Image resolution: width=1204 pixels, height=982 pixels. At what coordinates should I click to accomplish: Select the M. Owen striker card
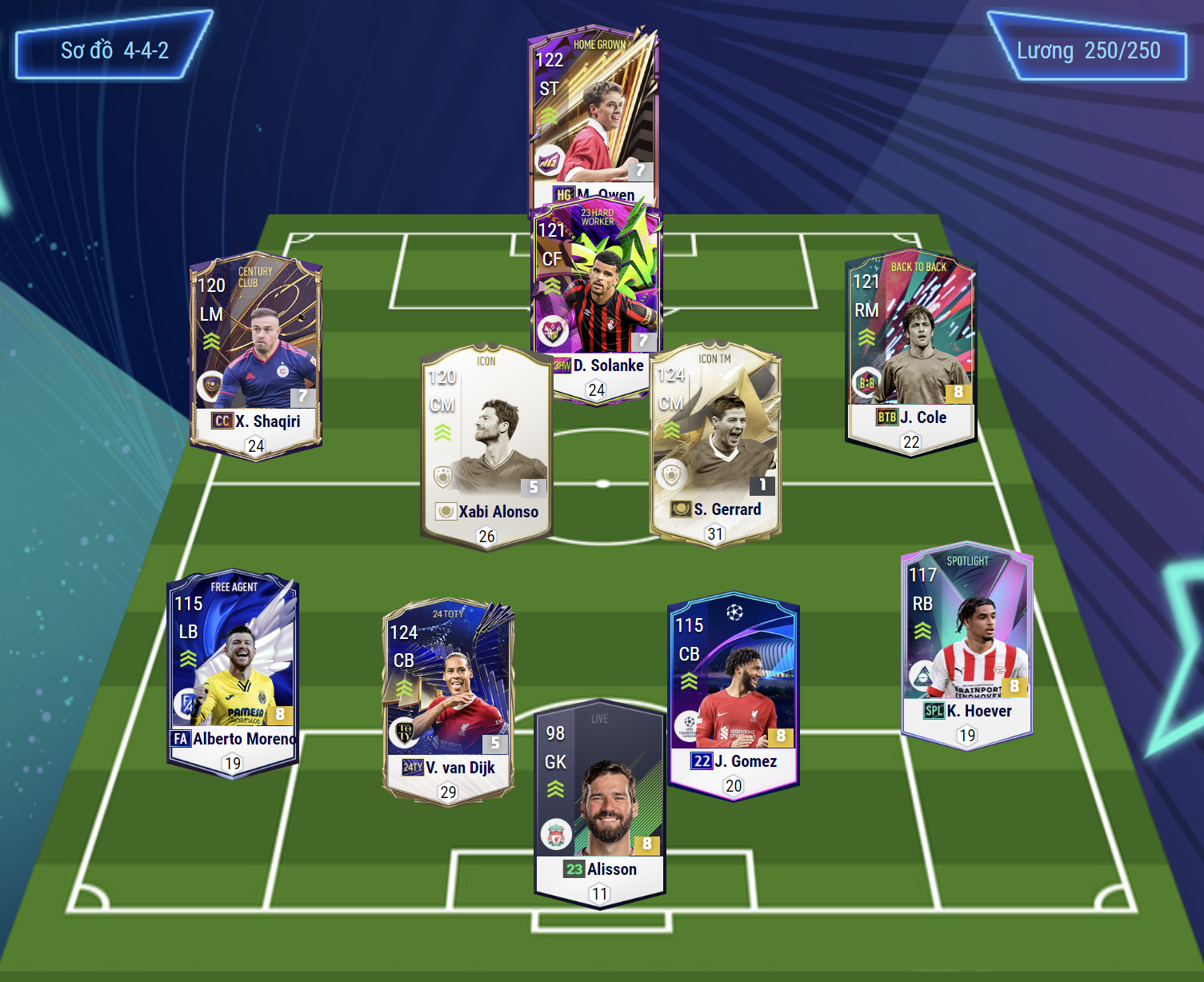click(x=594, y=112)
